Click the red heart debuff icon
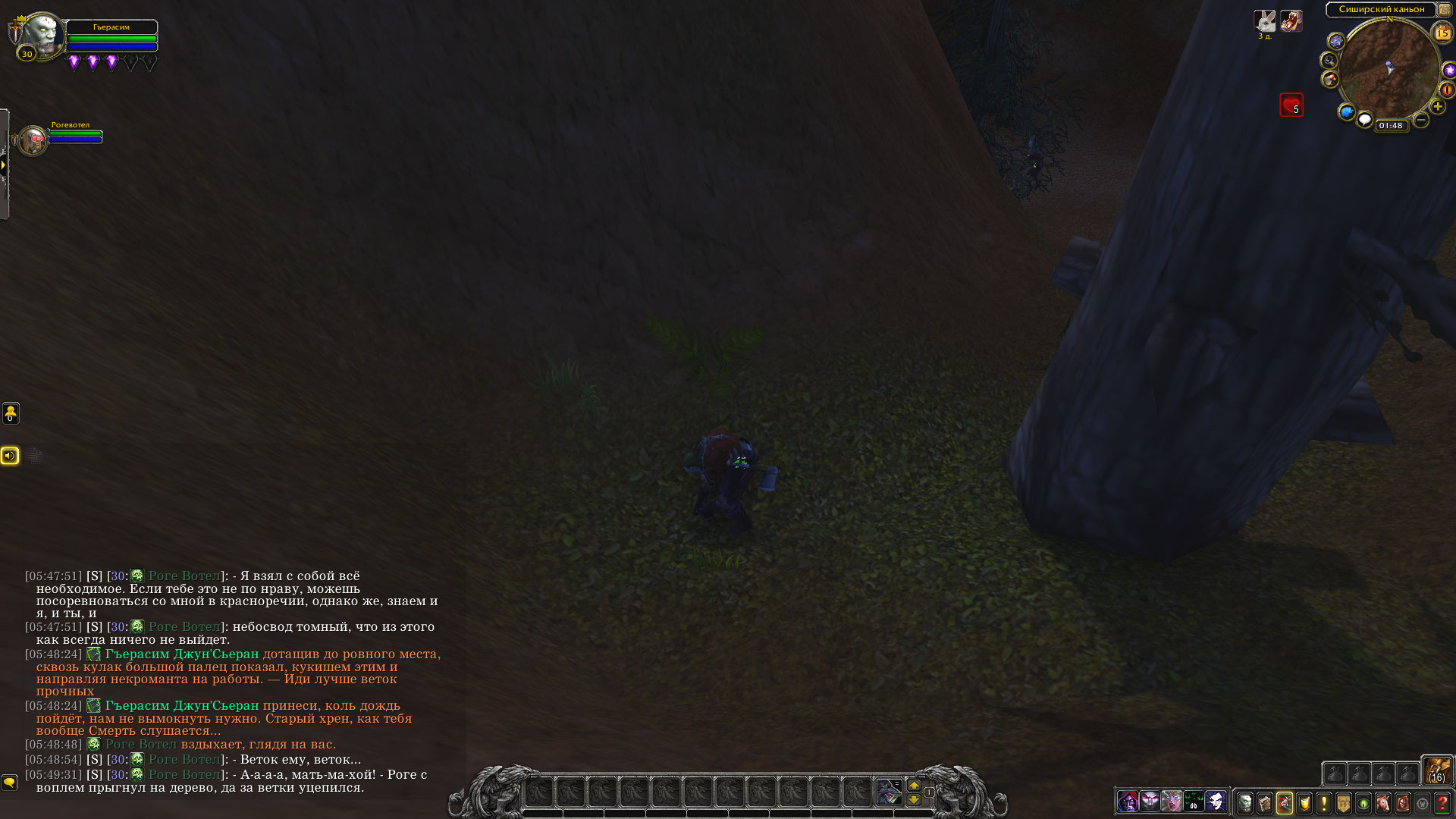This screenshot has height=819, width=1456. [x=1291, y=105]
